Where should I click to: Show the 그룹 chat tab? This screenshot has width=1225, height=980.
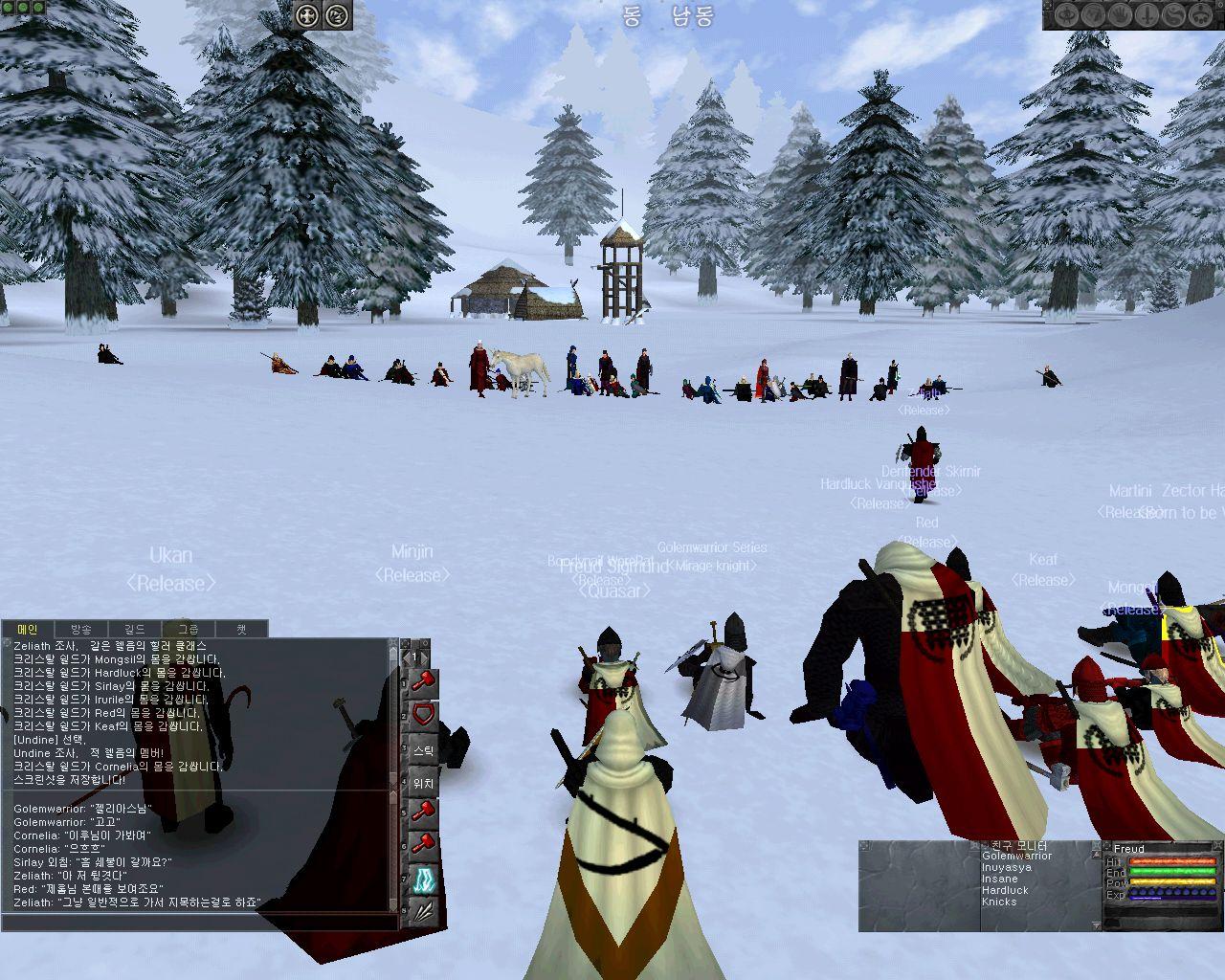tap(189, 629)
